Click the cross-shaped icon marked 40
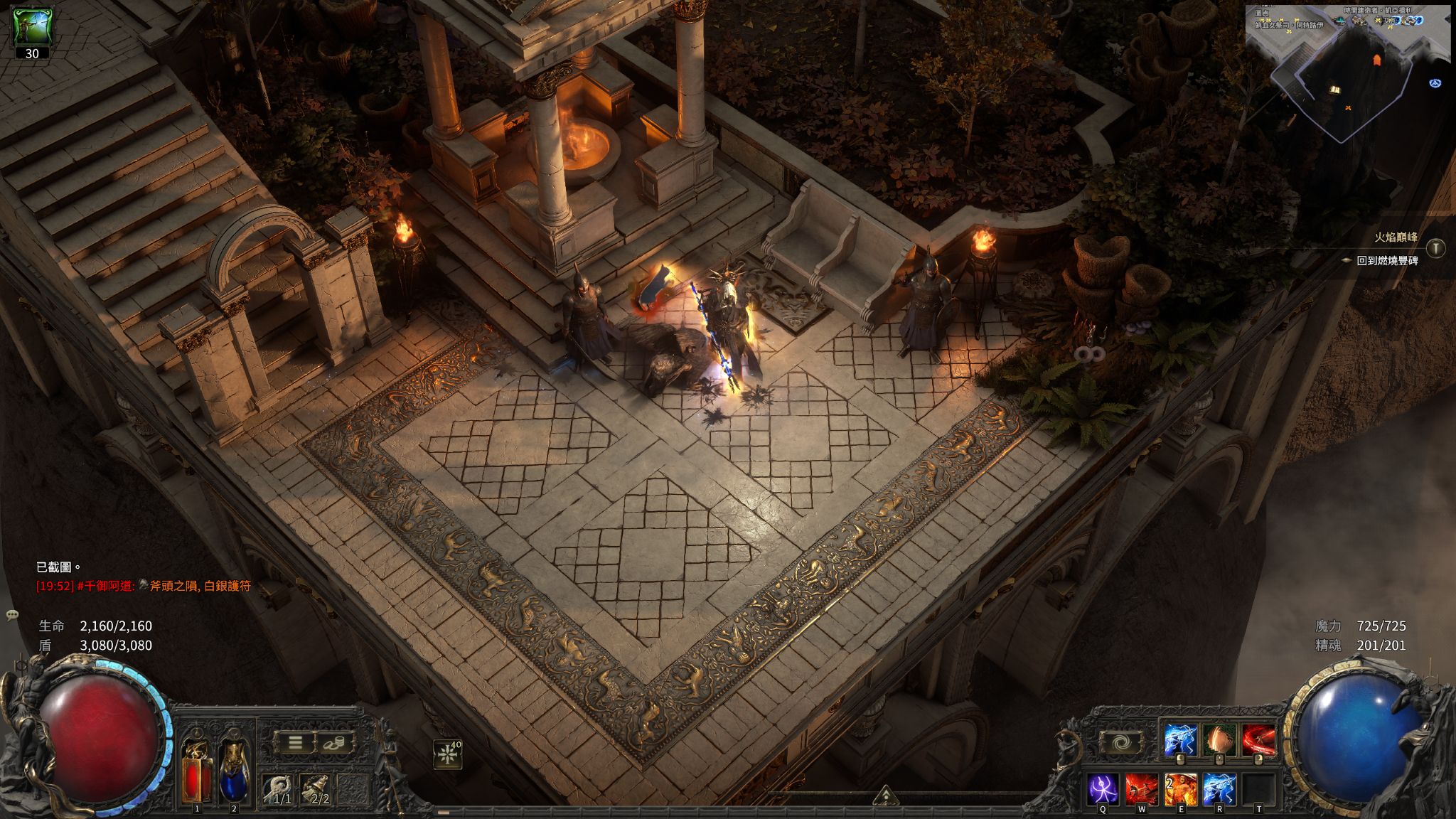 (x=448, y=755)
